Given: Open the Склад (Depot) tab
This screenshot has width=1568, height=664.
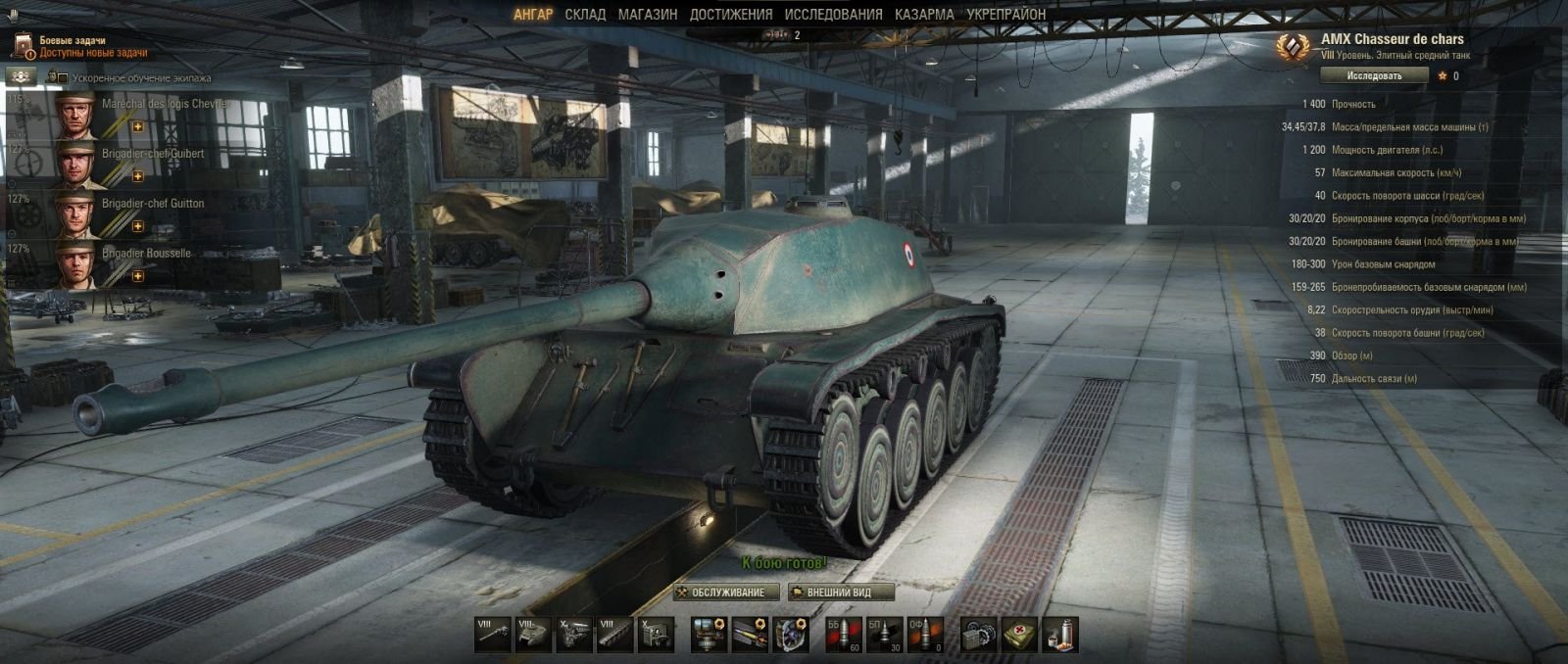Looking at the screenshot, I should [585, 15].
